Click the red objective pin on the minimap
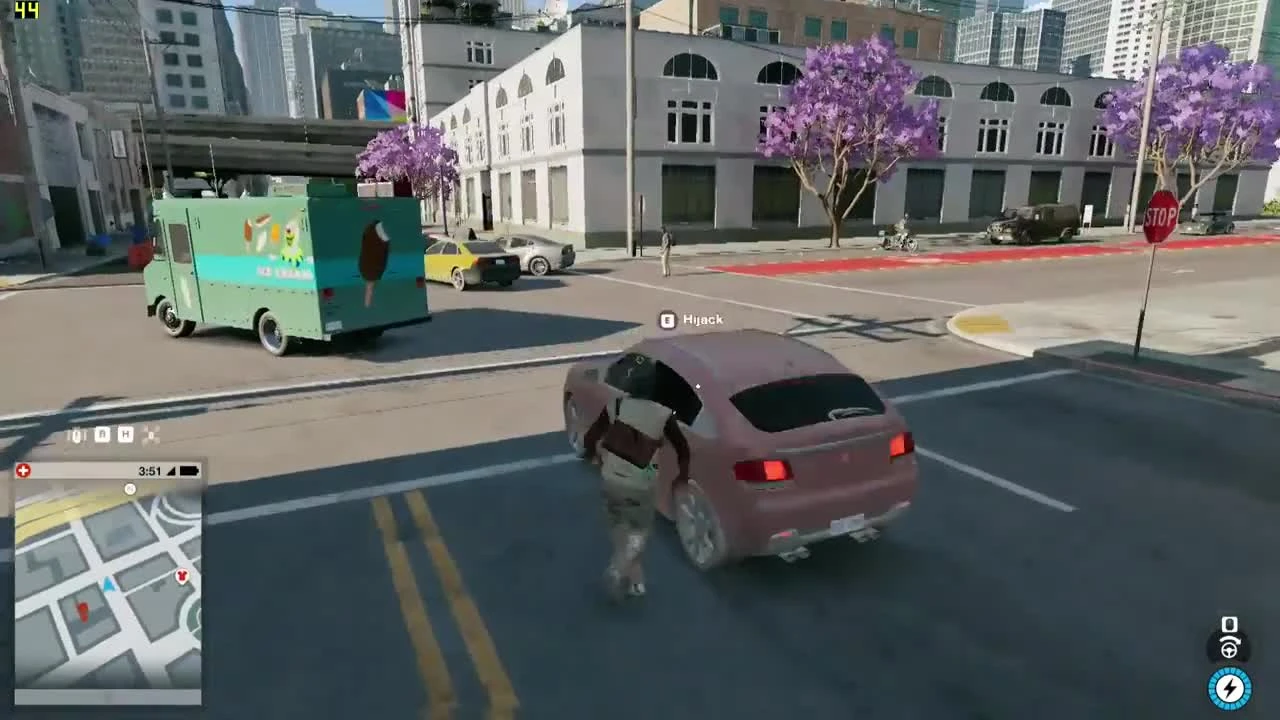Screen dimensions: 1280x720 [82, 610]
